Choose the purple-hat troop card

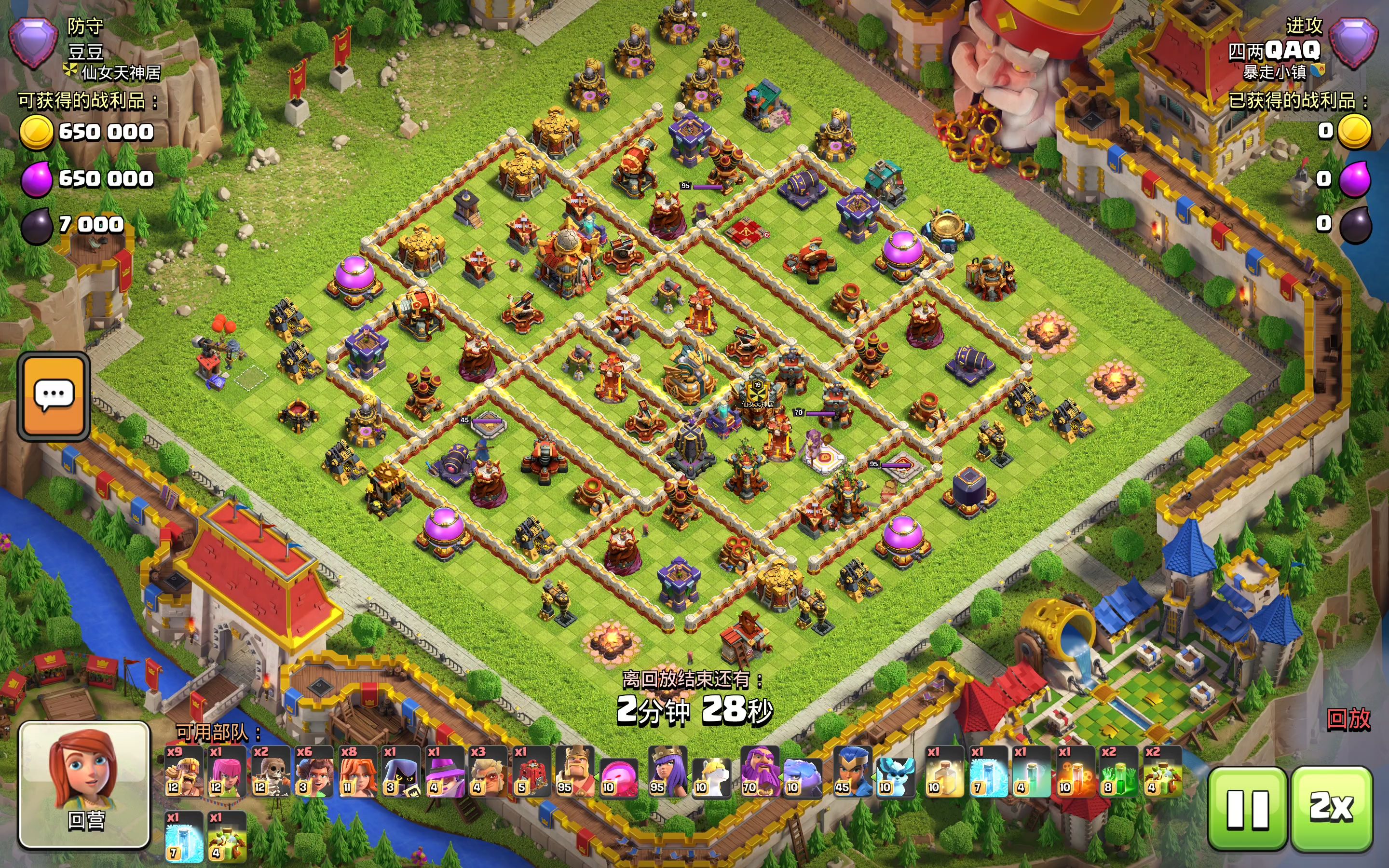click(445, 772)
